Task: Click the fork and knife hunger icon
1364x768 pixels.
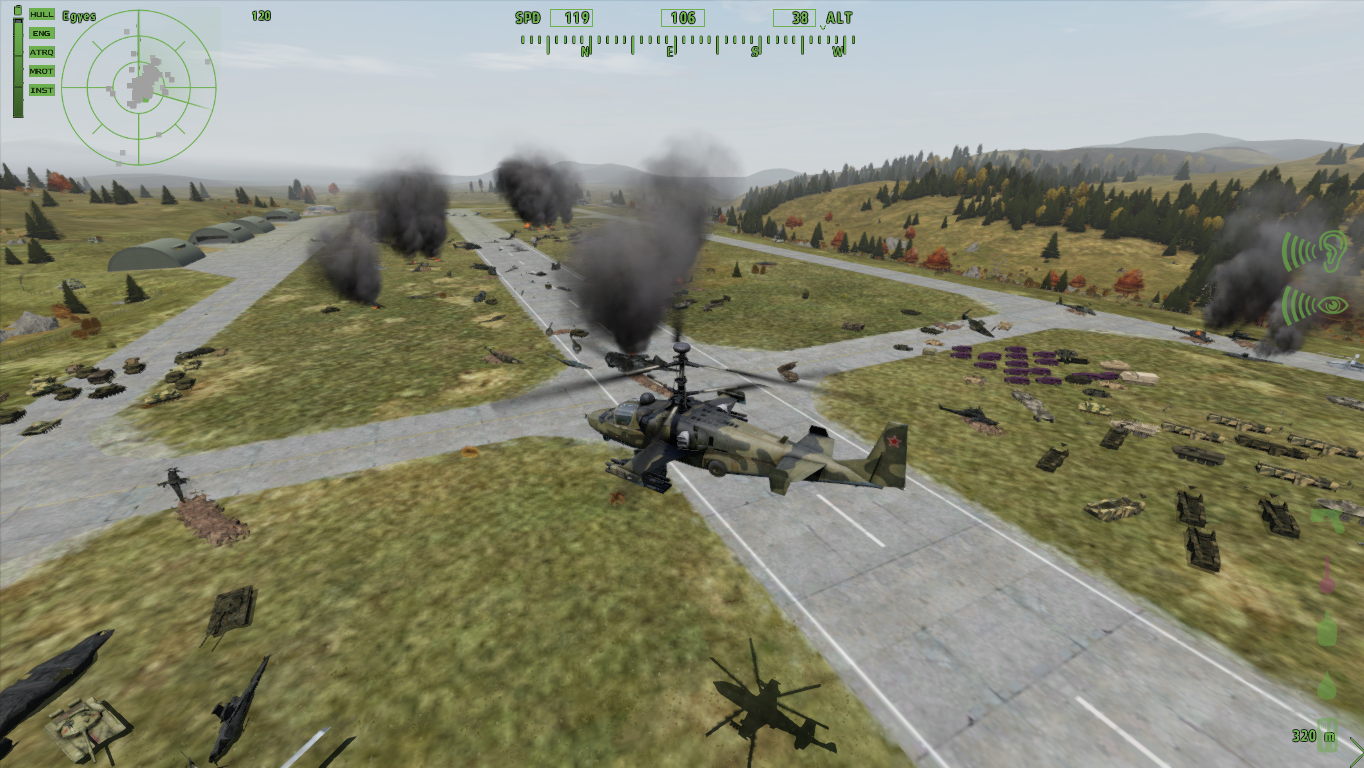Action: [x=1327, y=733]
